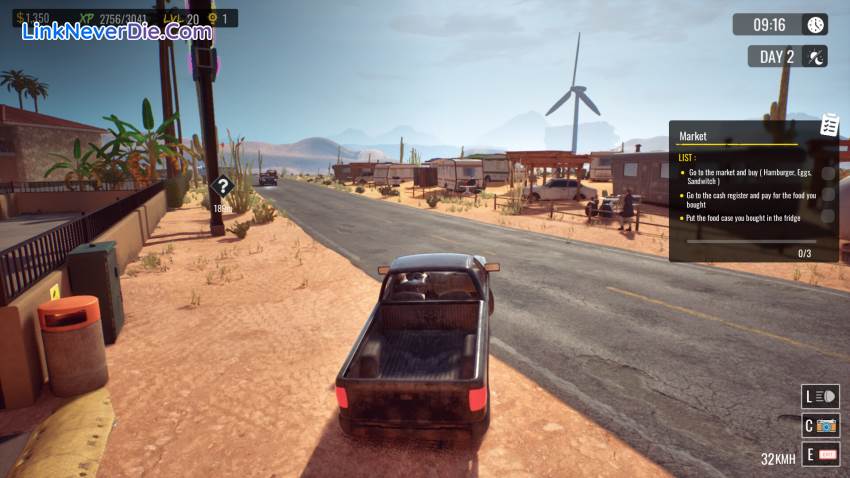Viewport: 850px width, 478px height.
Task: Click the clock icon beside the time
Action: click(x=815, y=25)
